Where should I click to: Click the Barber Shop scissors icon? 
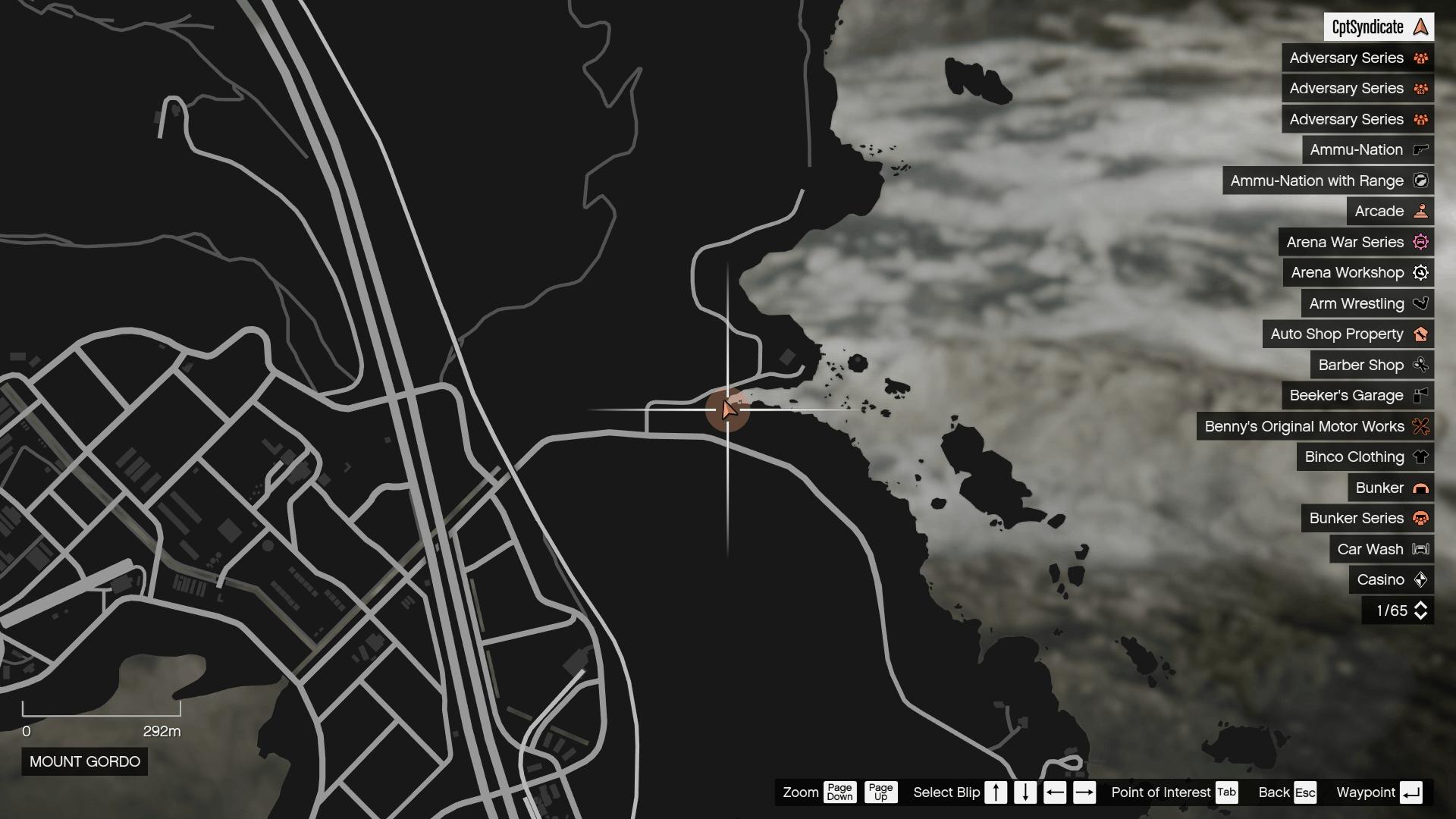click(1420, 365)
